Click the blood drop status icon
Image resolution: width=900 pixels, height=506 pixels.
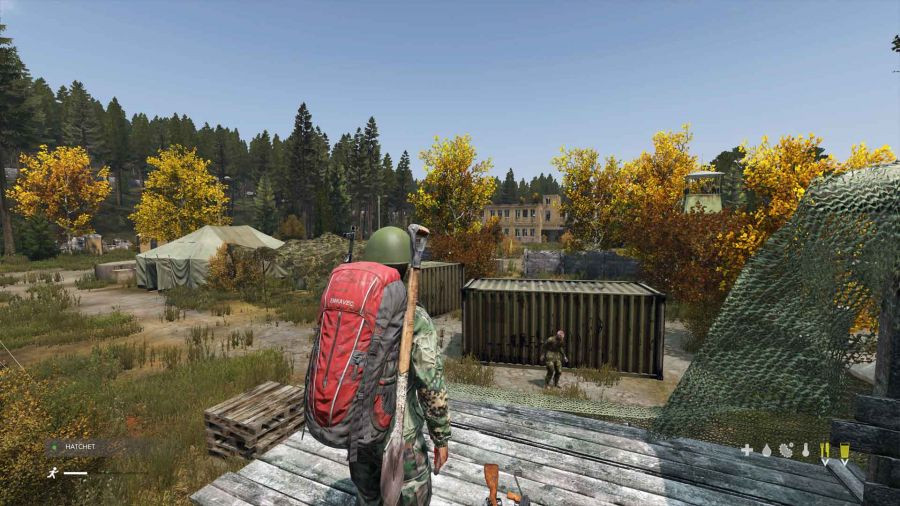coord(766,450)
